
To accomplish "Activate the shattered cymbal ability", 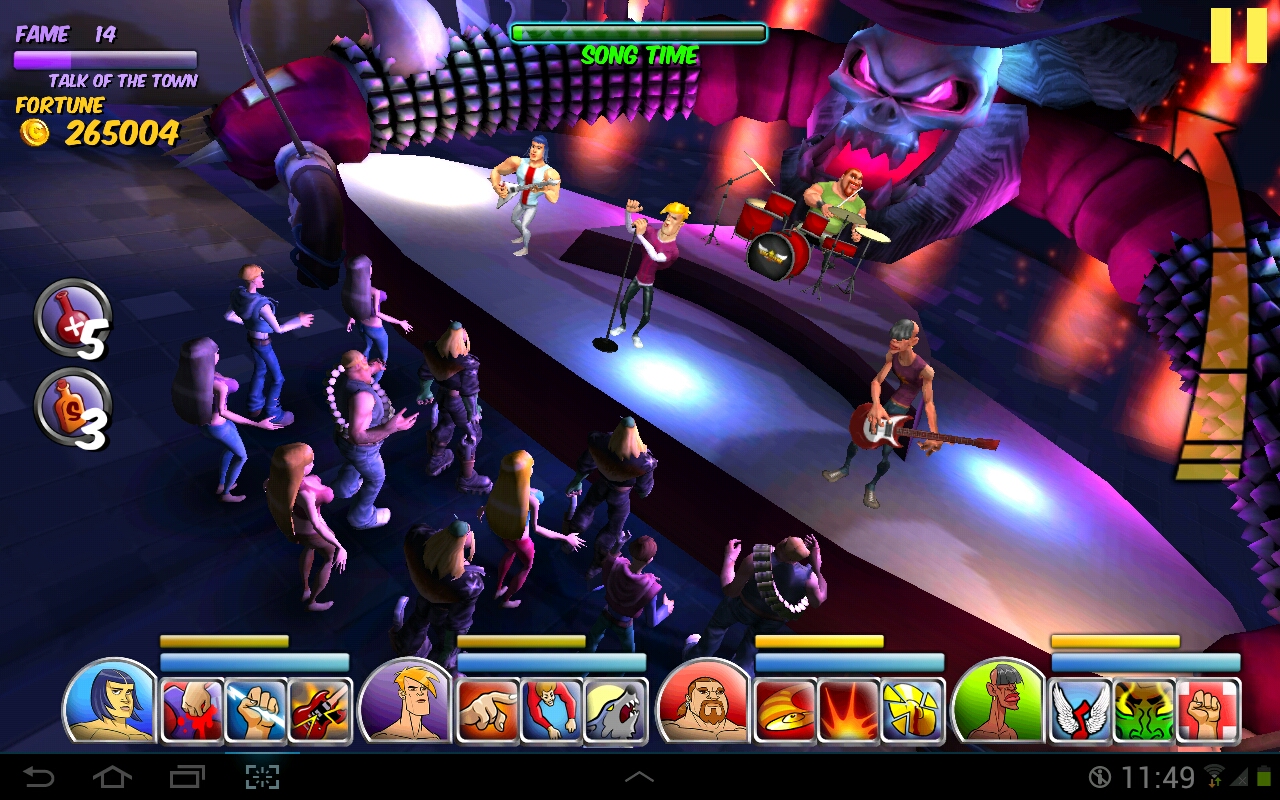I will (913, 711).
